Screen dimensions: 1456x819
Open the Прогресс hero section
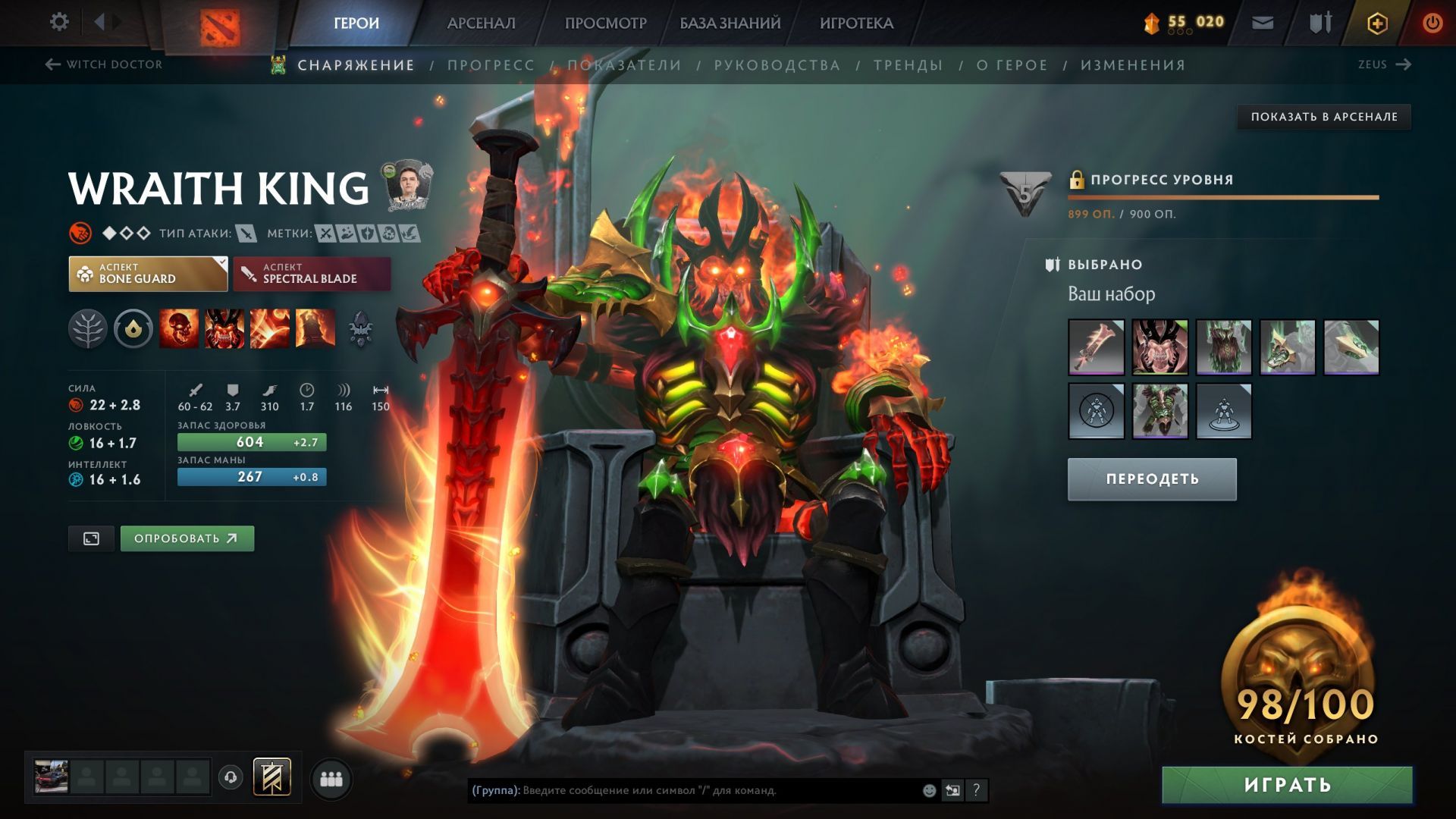[491, 65]
